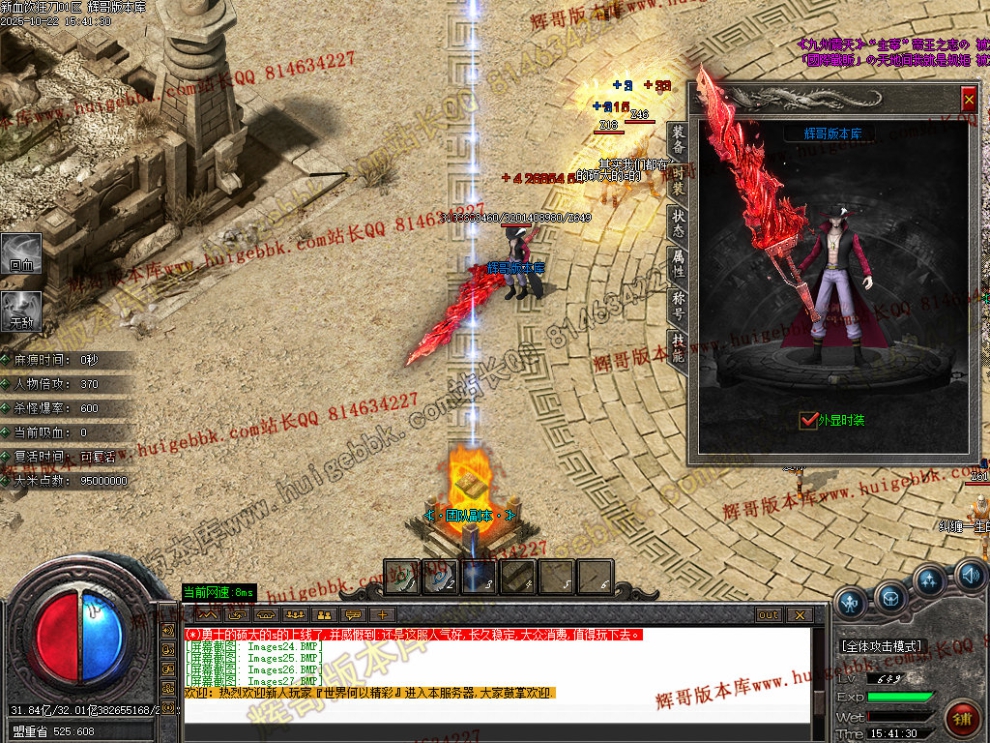Toggle the 全体攻击模式 attack mode label

[883, 646]
